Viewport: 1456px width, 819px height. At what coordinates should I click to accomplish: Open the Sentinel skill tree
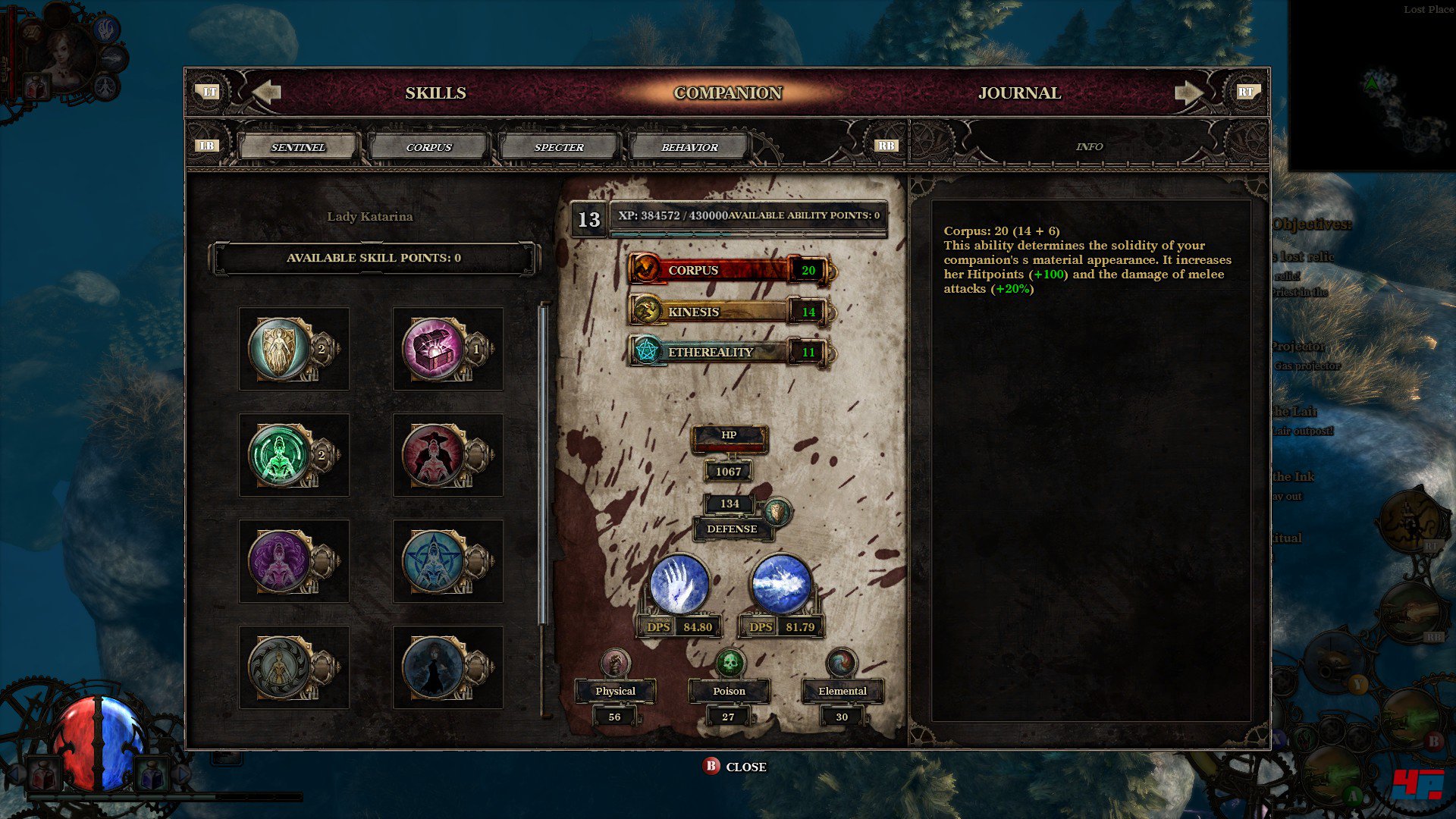(298, 147)
